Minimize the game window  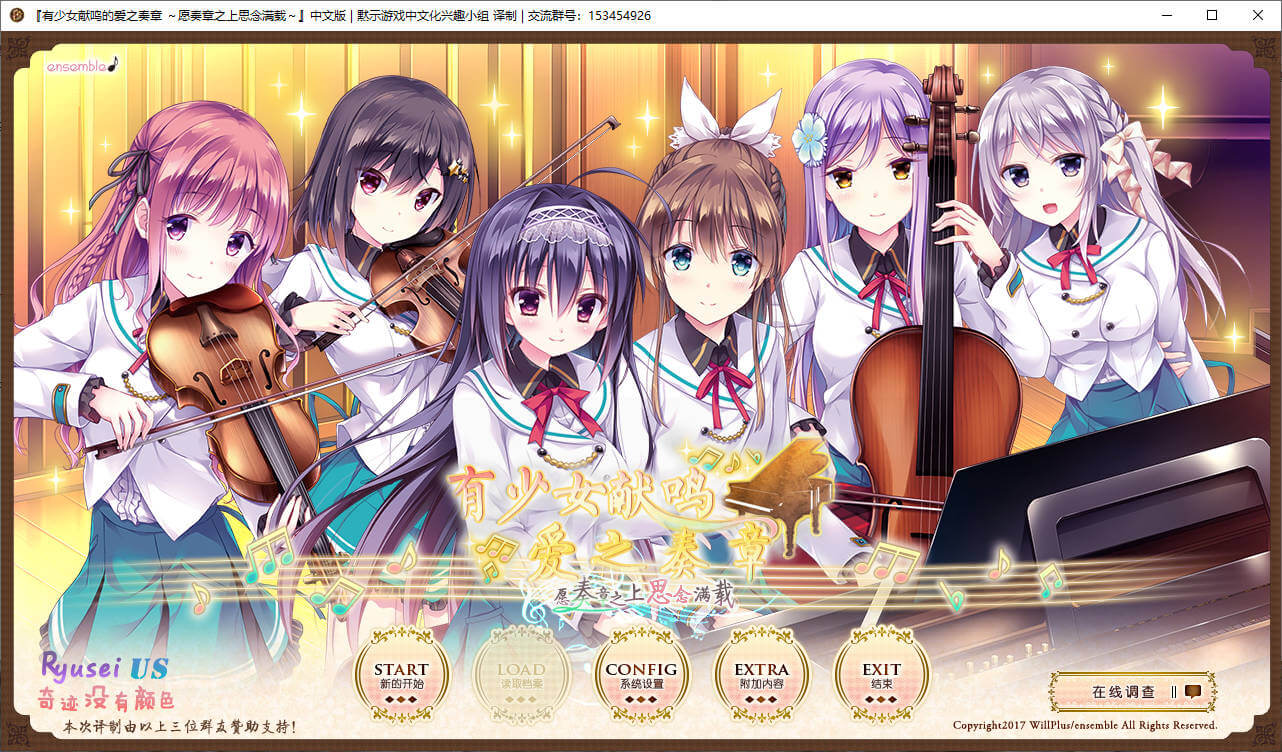[x=1166, y=15]
